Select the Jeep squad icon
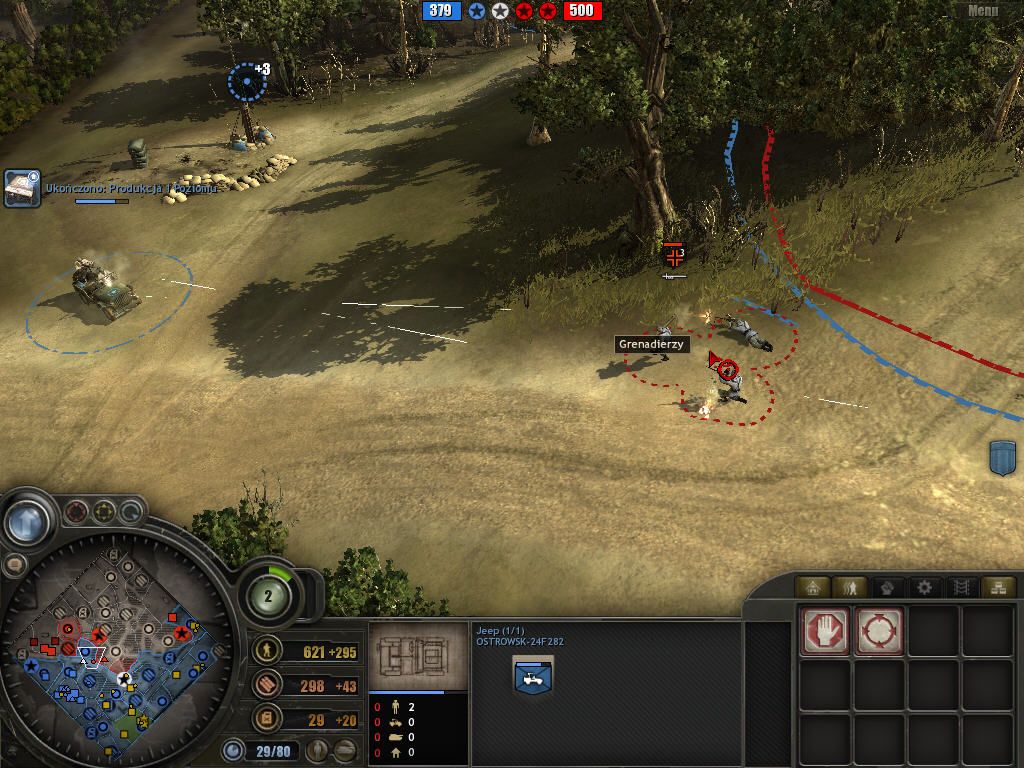 point(533,677)
